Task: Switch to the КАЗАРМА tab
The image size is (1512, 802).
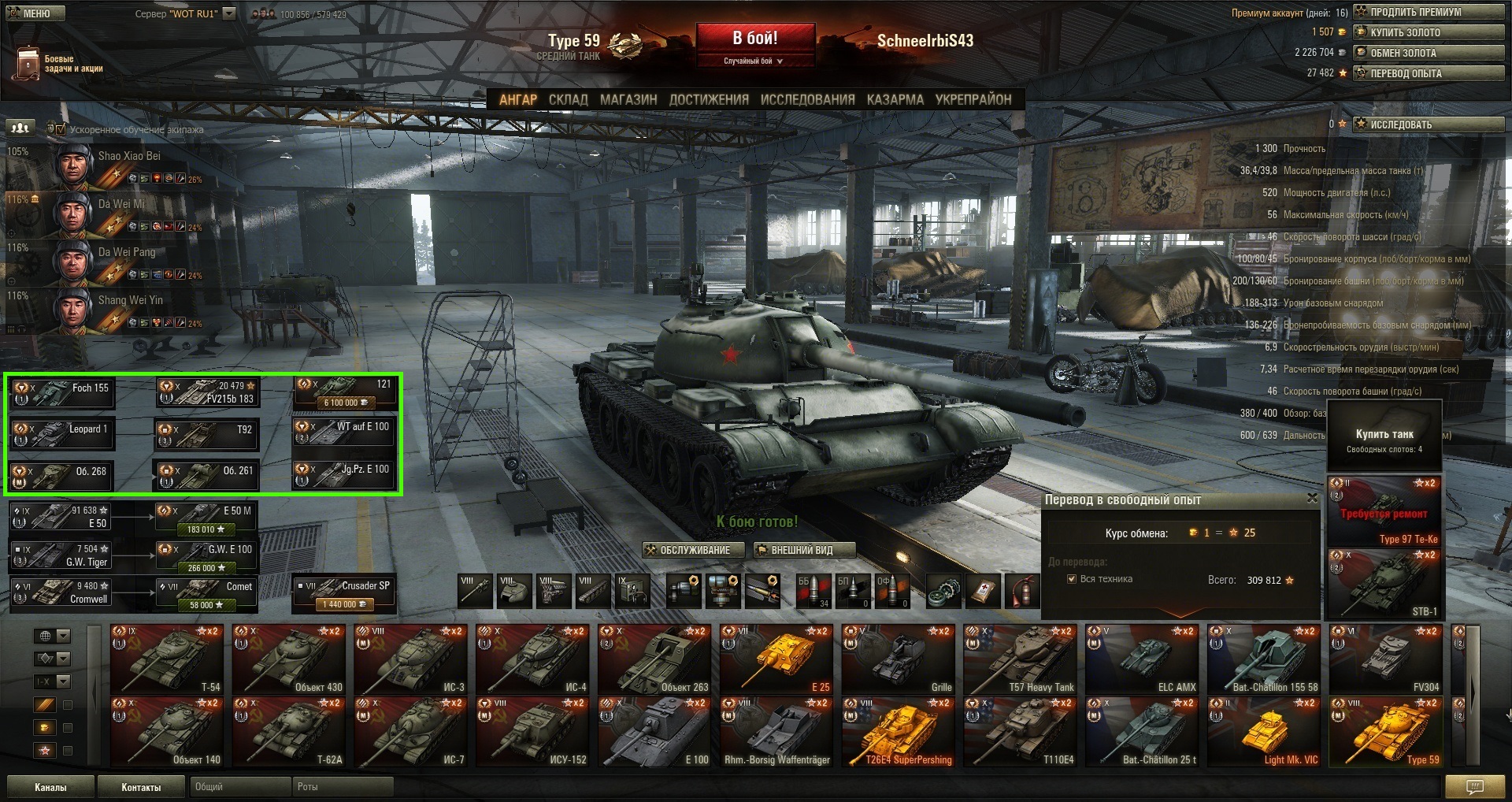Action: click(895, 100)
